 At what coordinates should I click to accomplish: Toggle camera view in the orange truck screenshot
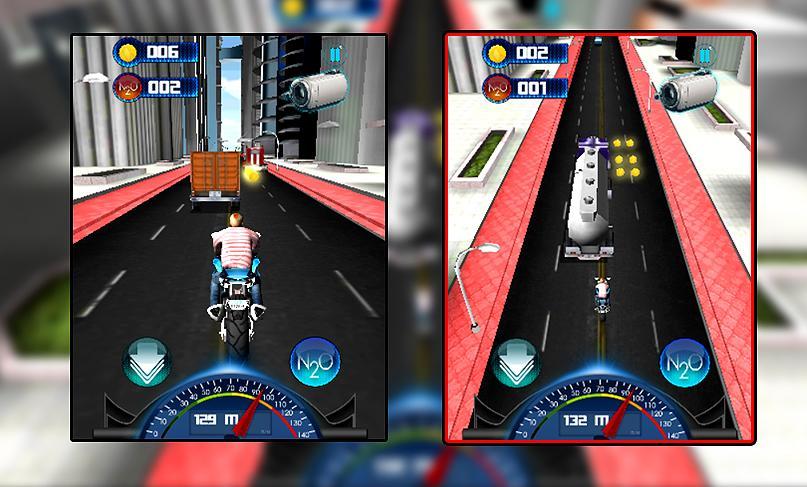click(x=313, y=90)
